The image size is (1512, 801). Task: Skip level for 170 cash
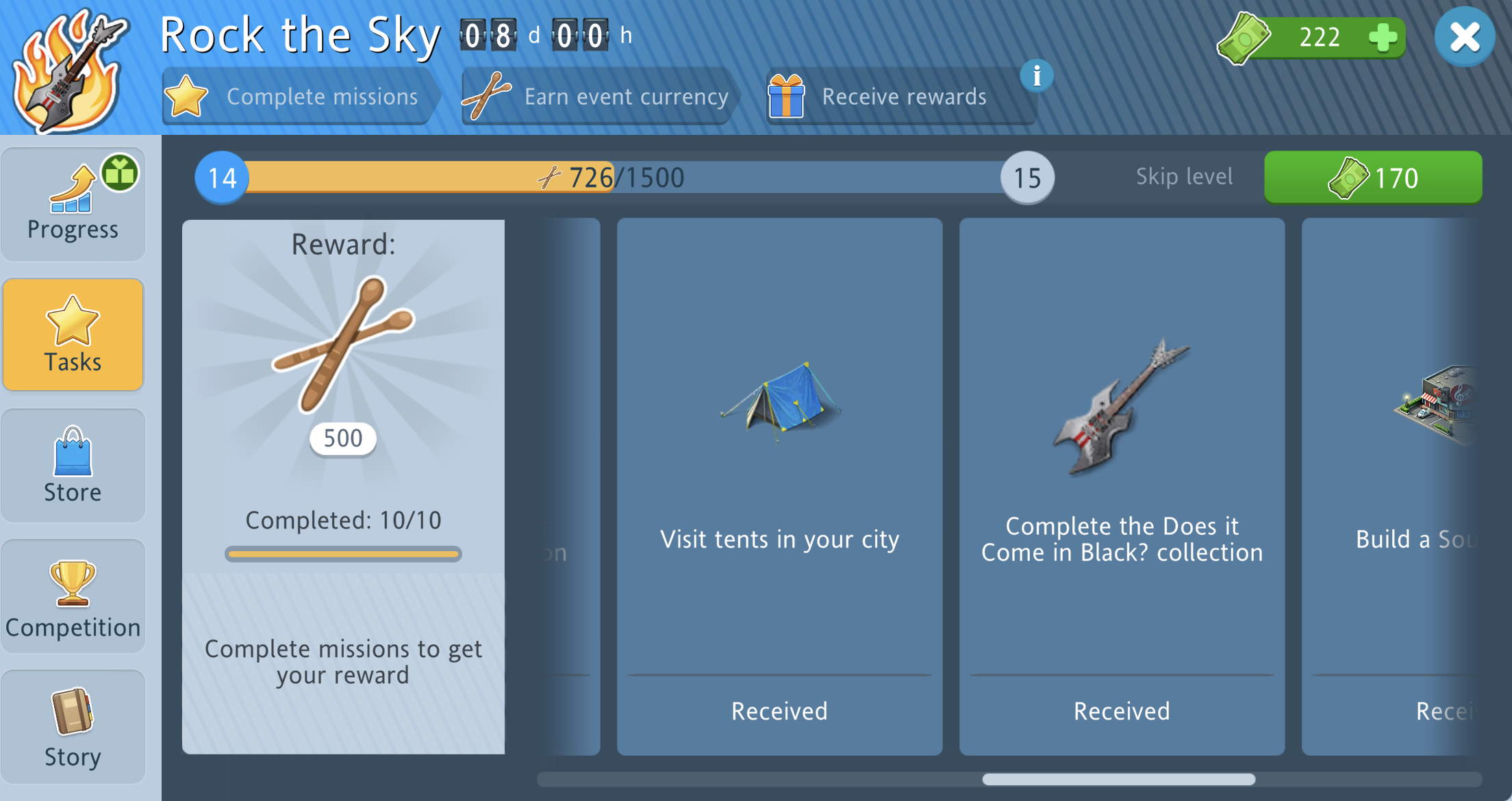[1372, 178]
